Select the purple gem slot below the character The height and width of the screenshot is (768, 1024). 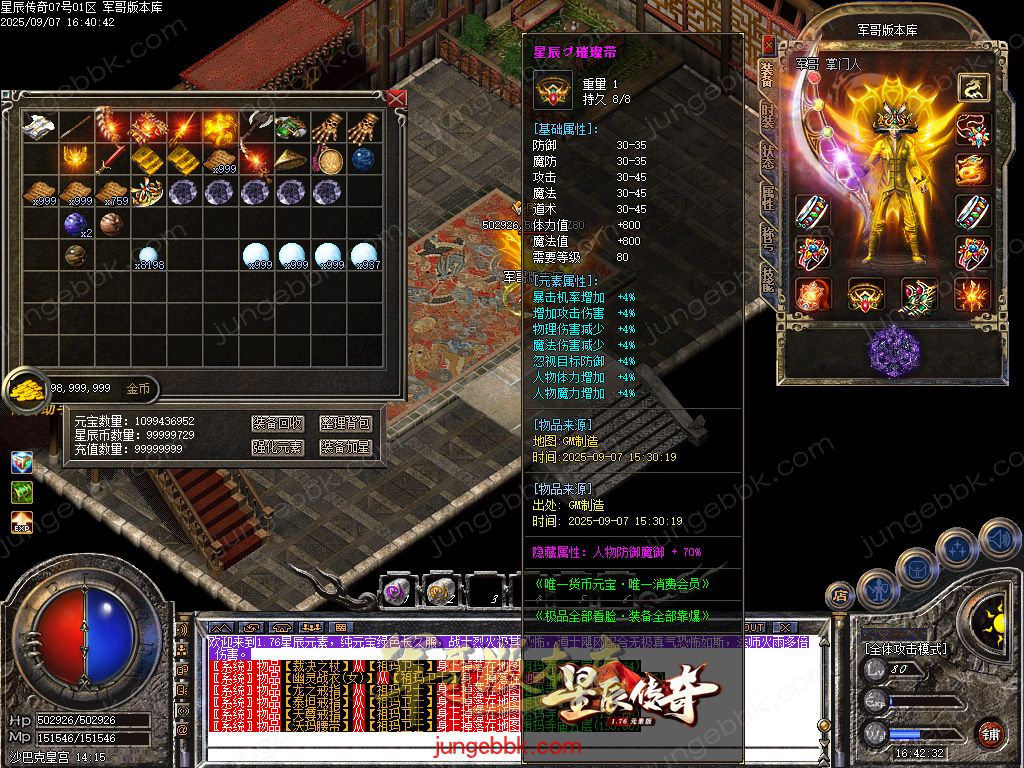pos(893,350)
